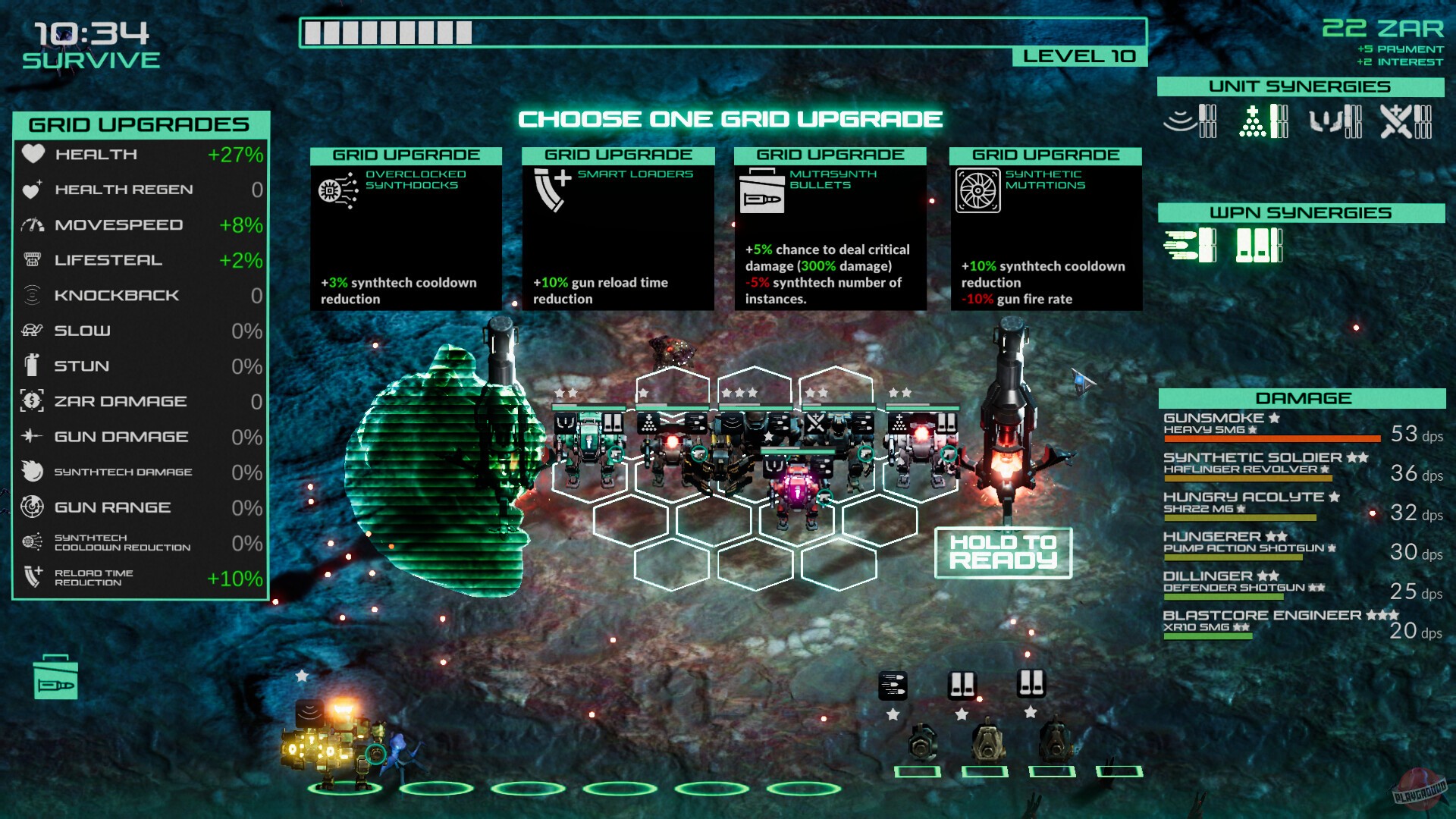The image size is (1456, 819).
Task: Click the Grid Upgrades panel title
Action: click(140, 124)
